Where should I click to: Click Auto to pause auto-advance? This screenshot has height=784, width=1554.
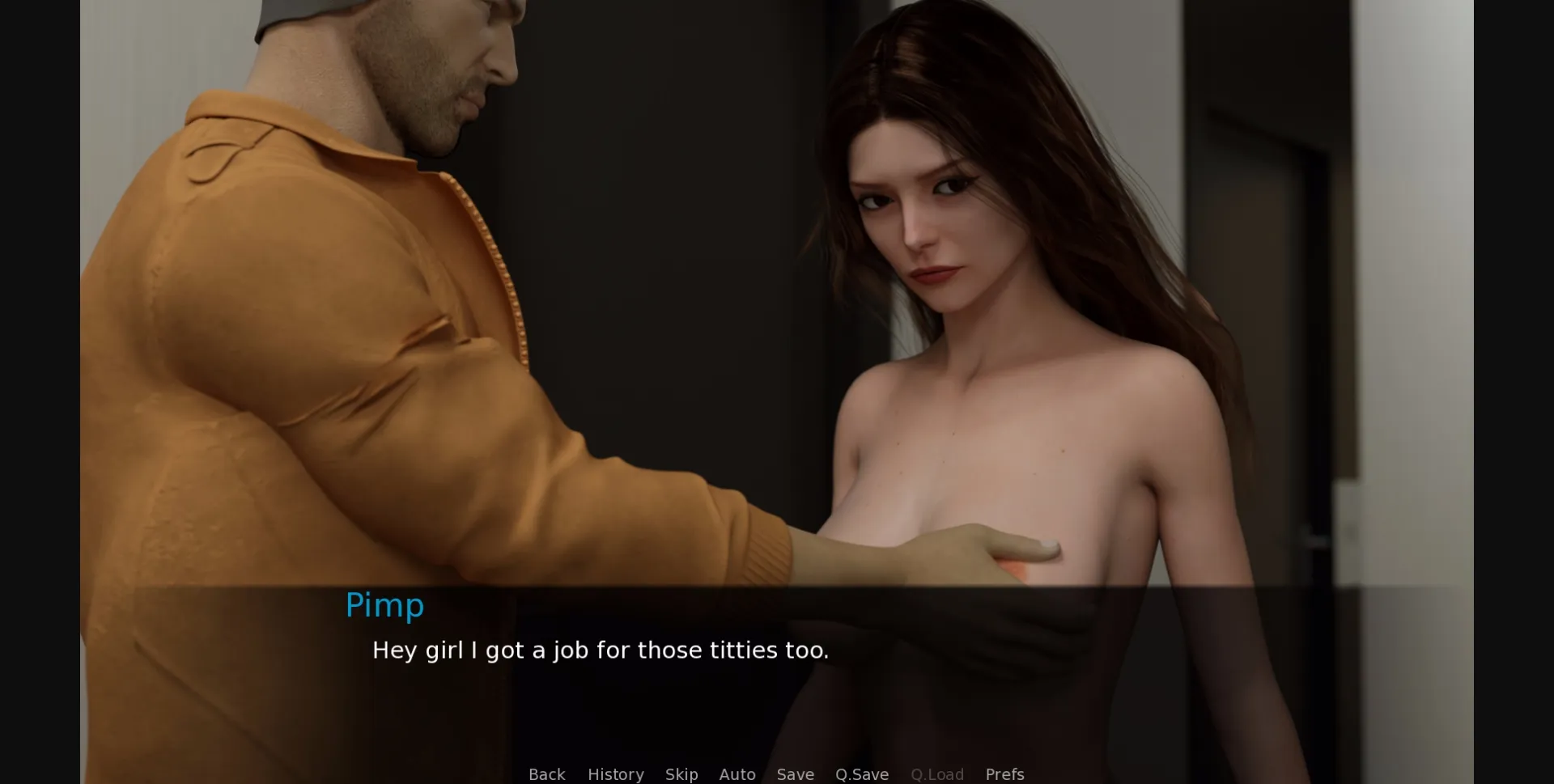tap(737, 774)
